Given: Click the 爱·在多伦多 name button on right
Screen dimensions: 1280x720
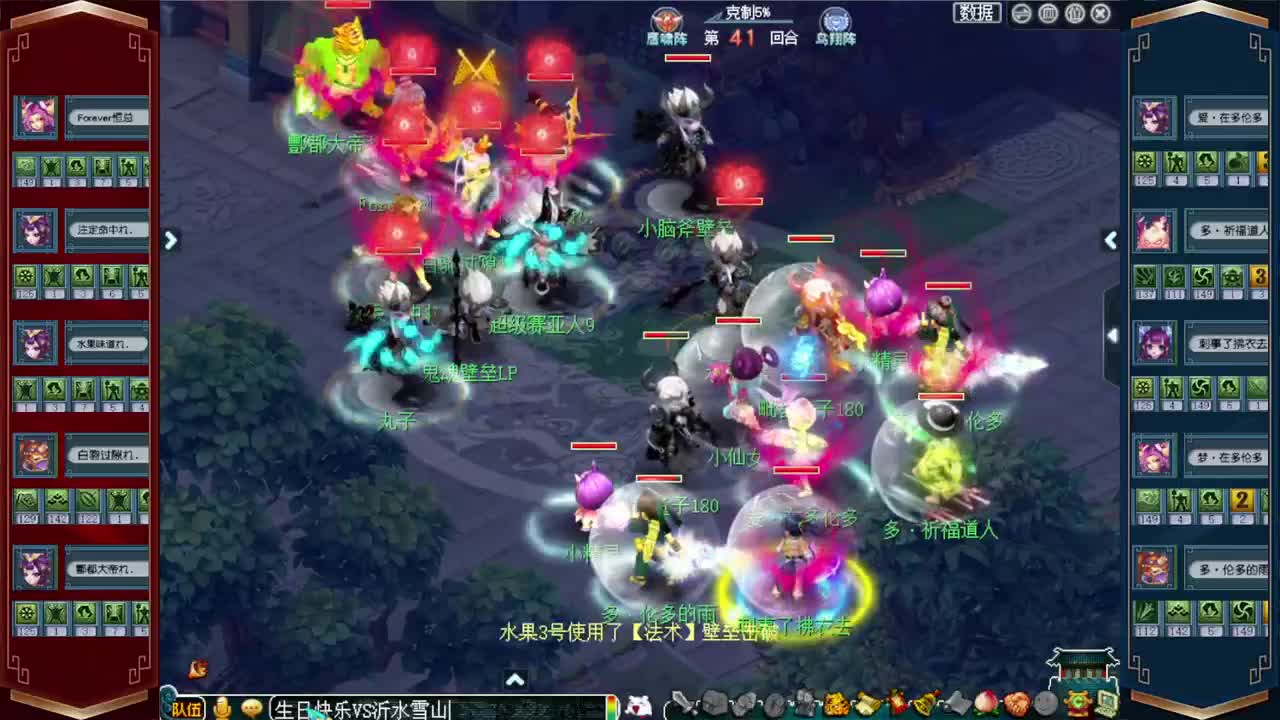Looking at the screenshot, I should tap(1227, 117).
